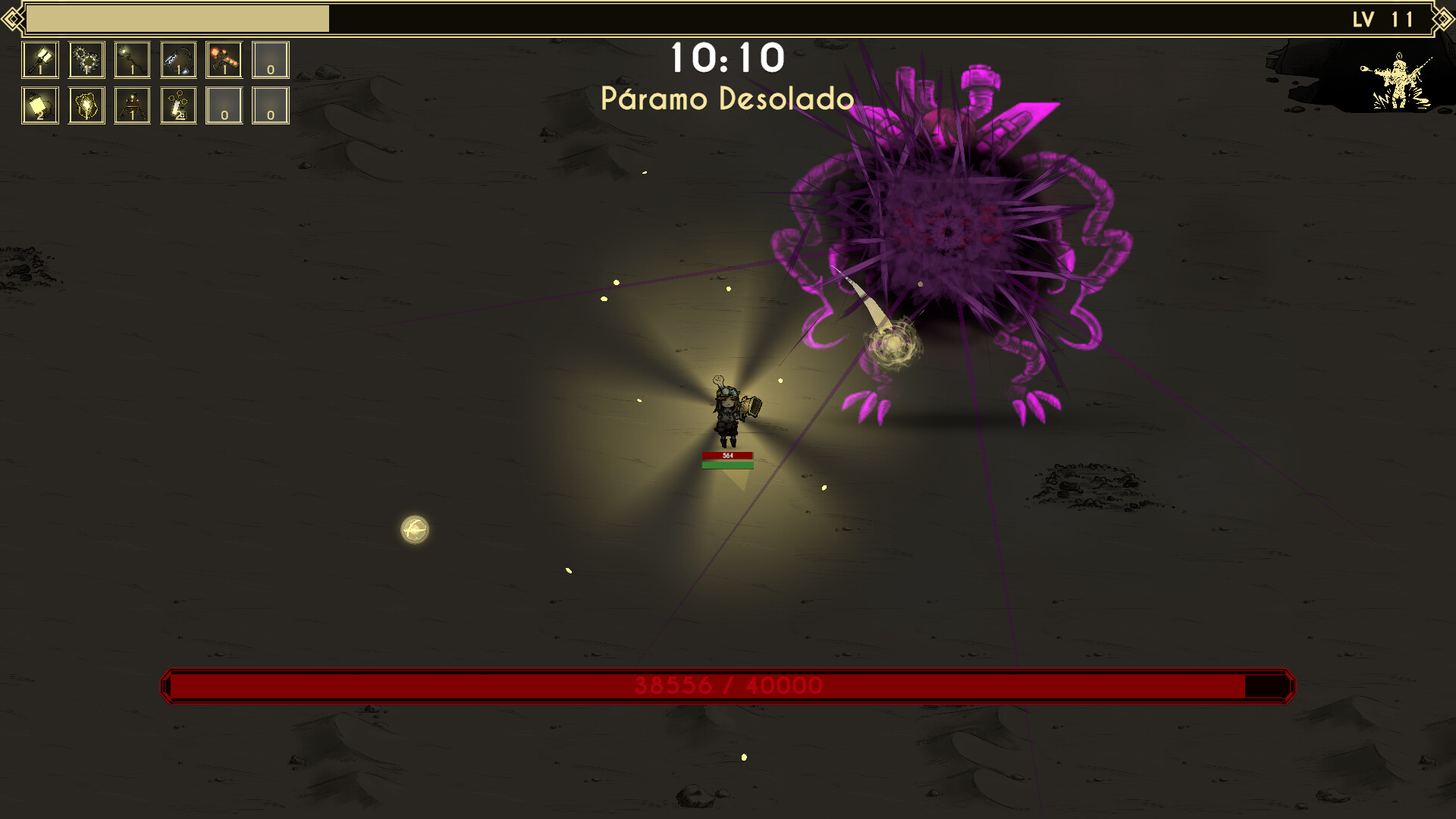
Task: Select the glowing scepter weapon slot
Action: tap(131, 59)
